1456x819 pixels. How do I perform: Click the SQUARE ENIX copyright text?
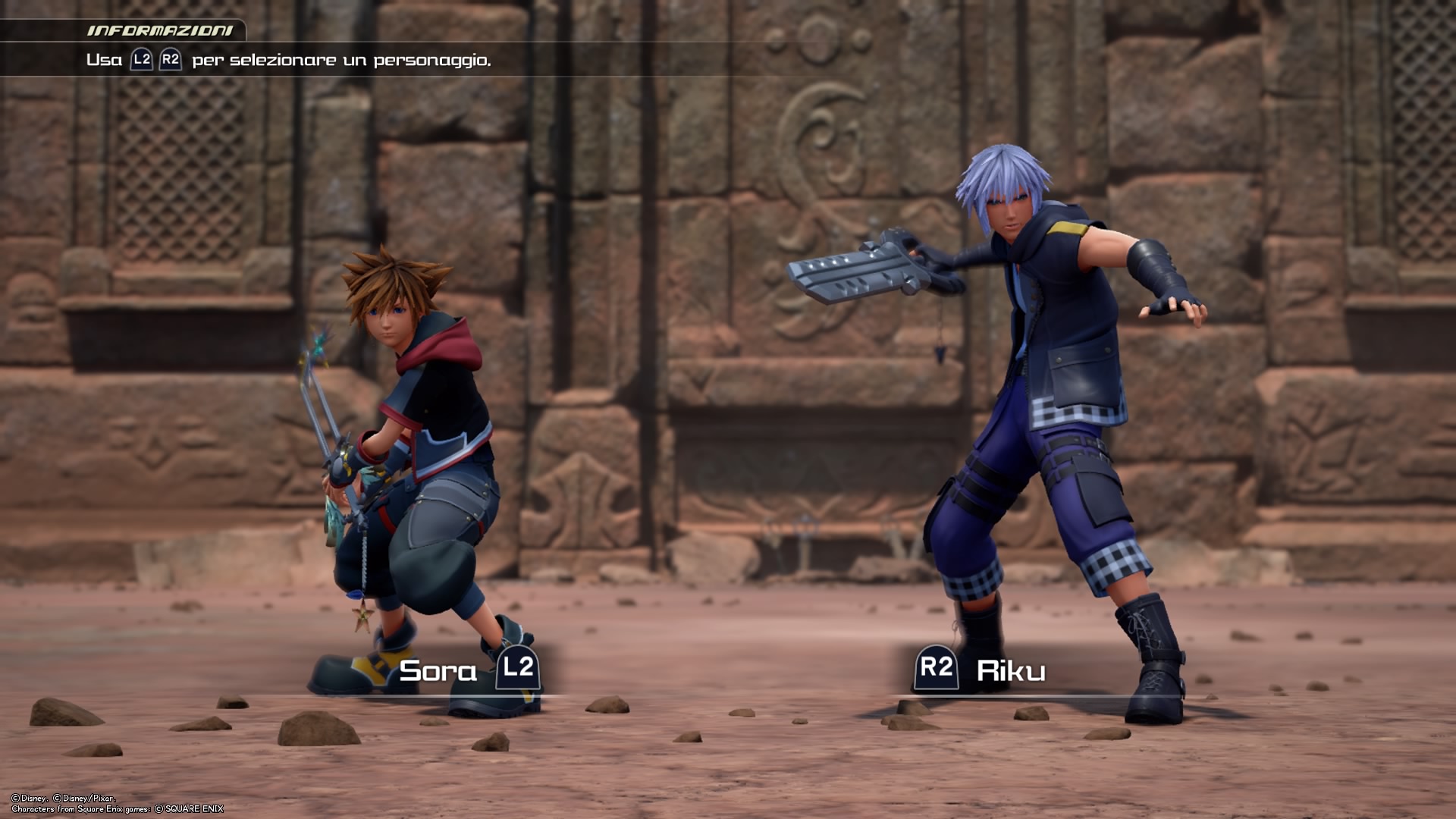coord(193,808)
